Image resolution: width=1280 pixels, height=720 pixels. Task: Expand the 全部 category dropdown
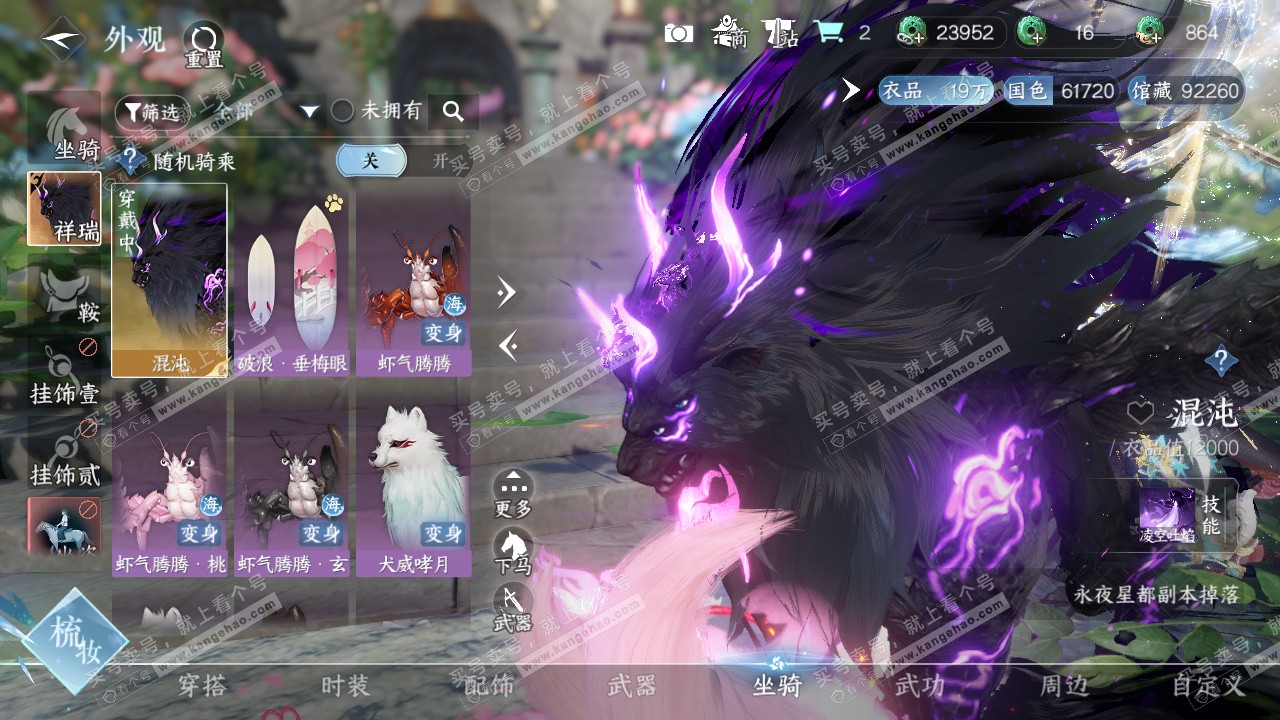click(x=309, y=111)
